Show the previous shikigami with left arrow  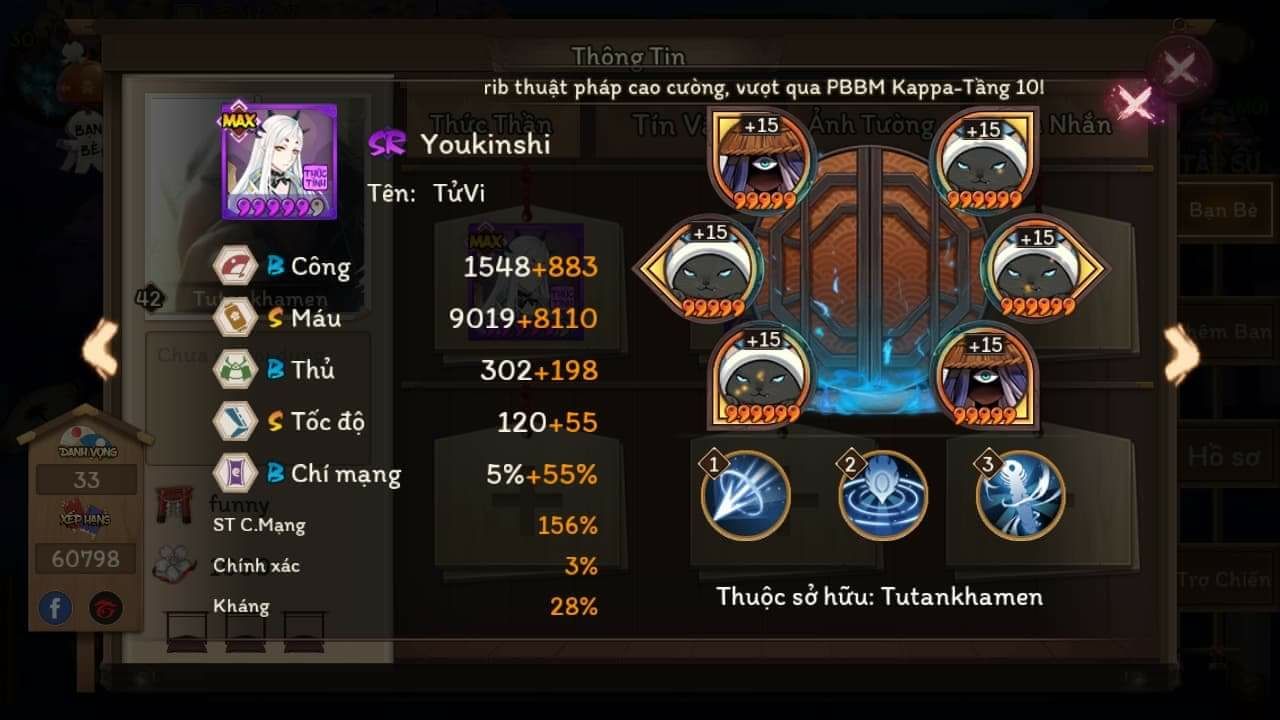click(100, 350)
